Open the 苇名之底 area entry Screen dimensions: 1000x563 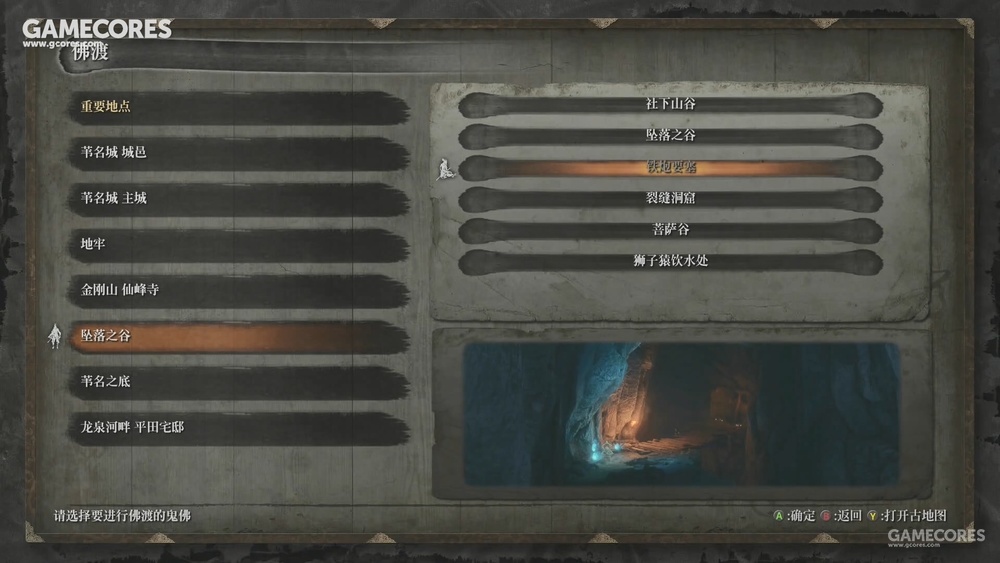pos(240,382)
